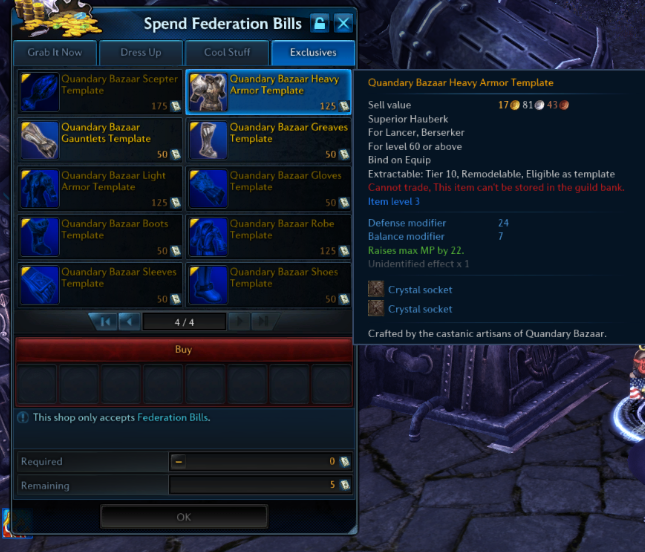Viewport: 645px width, 552px height.
Task: Choose Quandary Bazaar Light Armor Template
Action: tap(100, 188)
